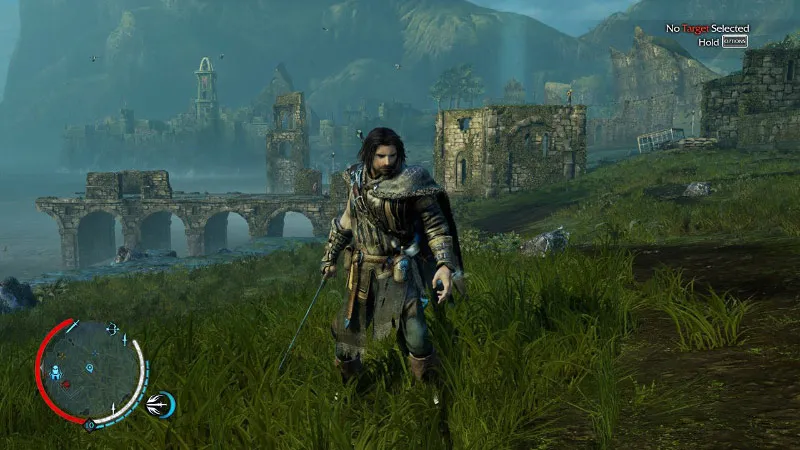The width and height of the screenshot is (800, 450).
Task: Select the triple-arrow ranged ability icon
Action: point(158,404)
